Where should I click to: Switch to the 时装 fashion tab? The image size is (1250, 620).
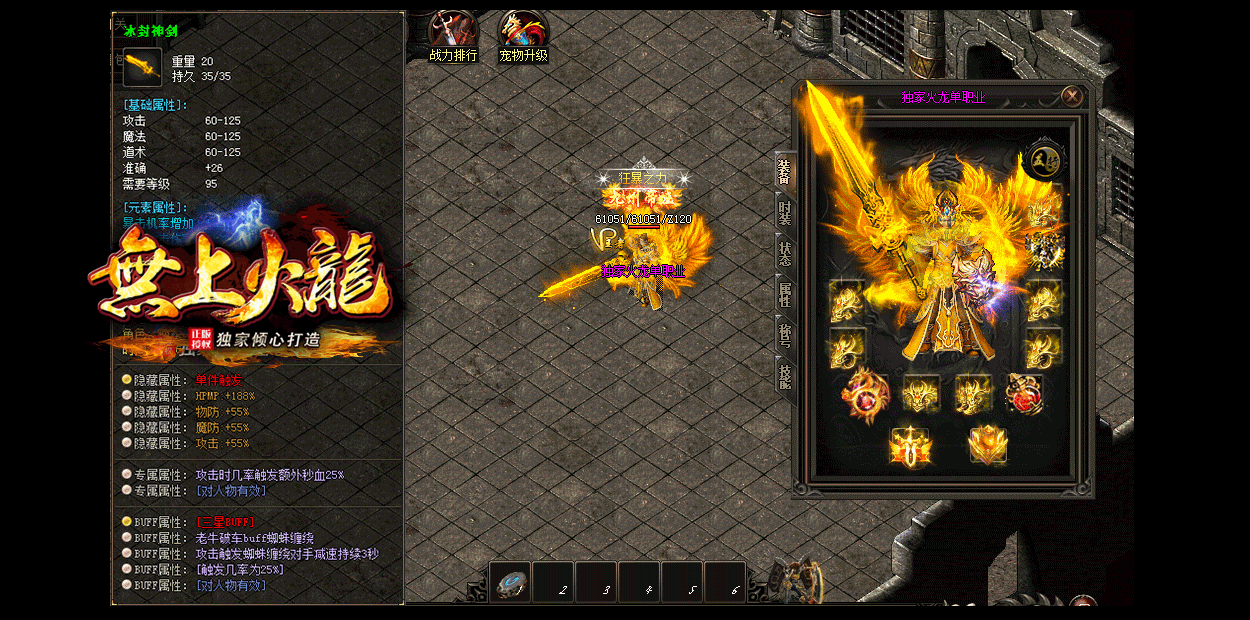coord(785,211)
